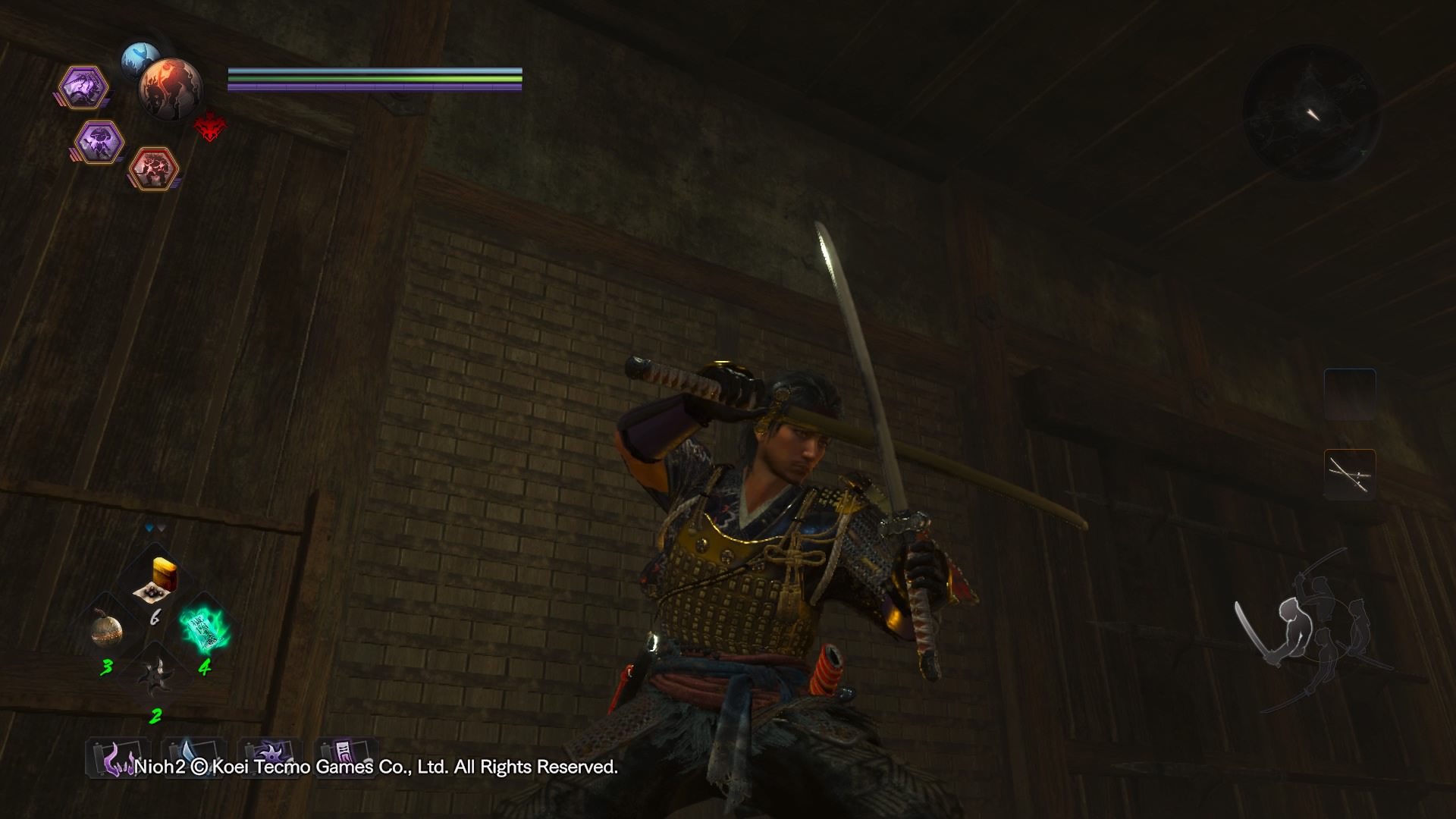Select the blue blade scroll shortcut

coord(194,757)
